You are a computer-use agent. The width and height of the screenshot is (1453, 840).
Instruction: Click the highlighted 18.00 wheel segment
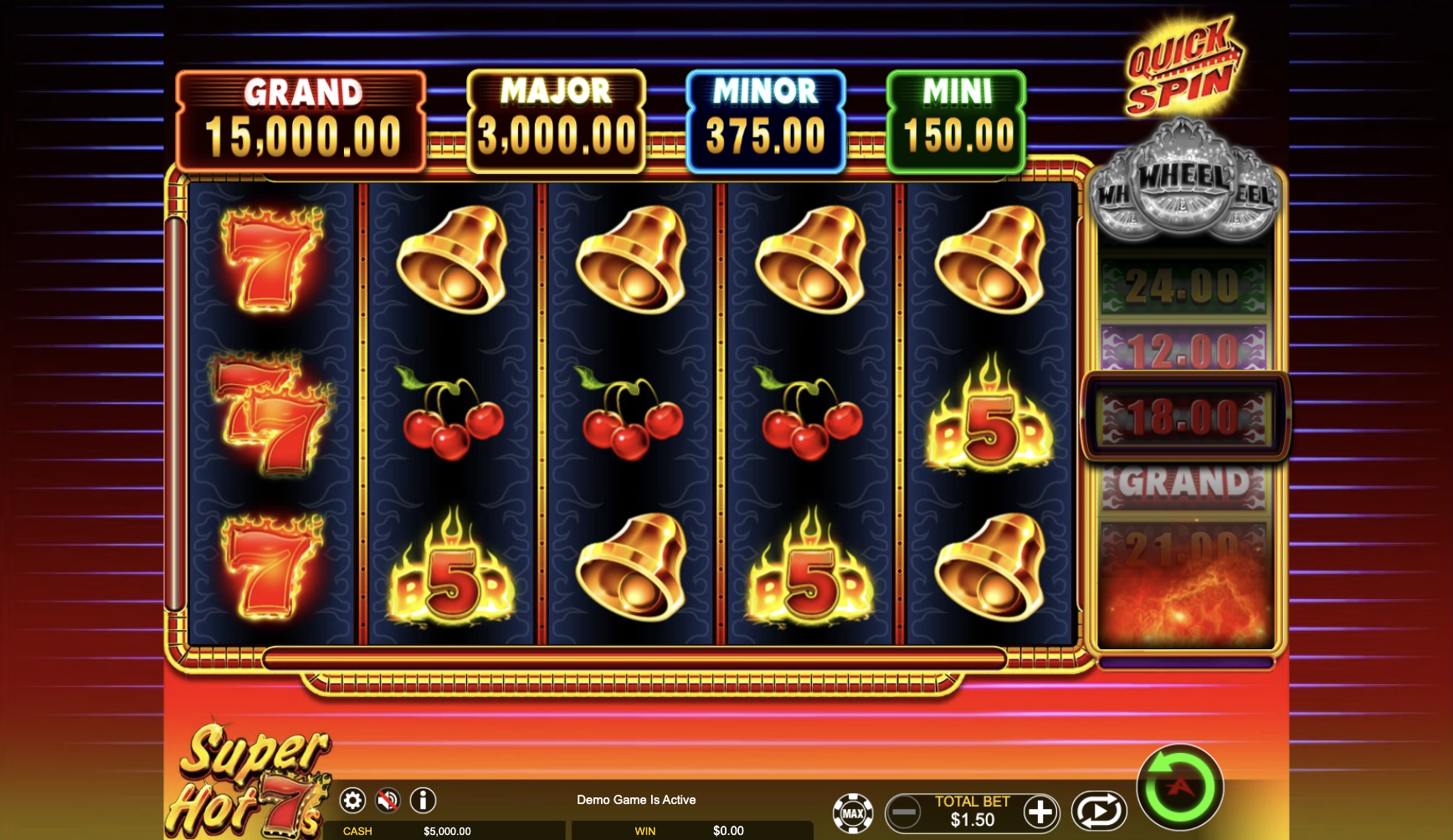click(x=1185, y=416)
